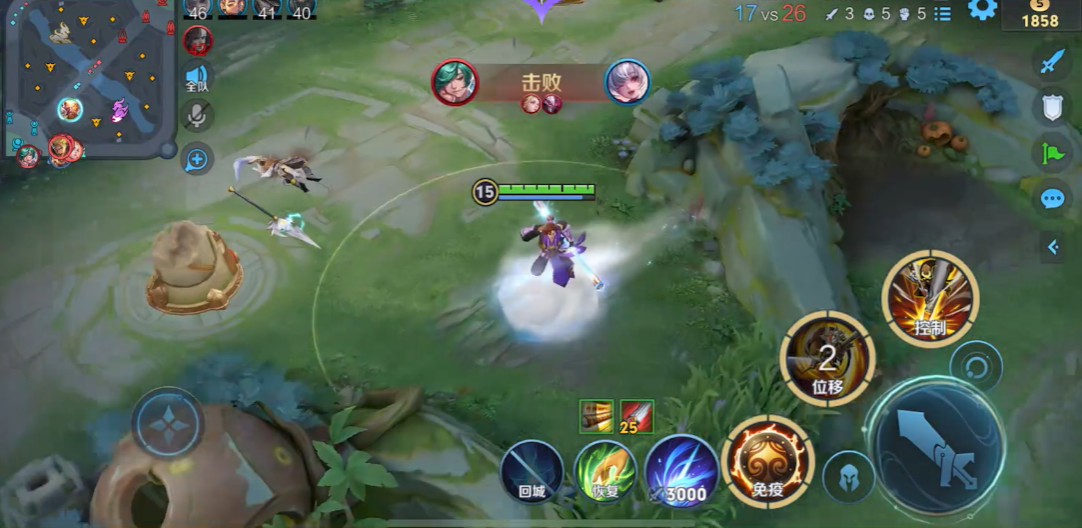
Task: Send the attack signal with the sword icon
Action: tap(1051, 62)
